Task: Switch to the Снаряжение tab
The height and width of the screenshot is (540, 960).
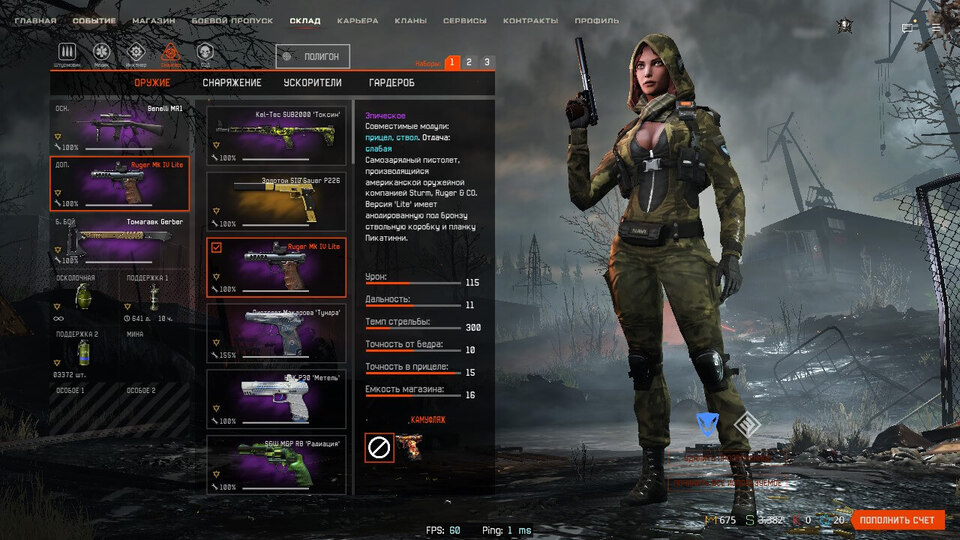Action: tap(232, 83)
